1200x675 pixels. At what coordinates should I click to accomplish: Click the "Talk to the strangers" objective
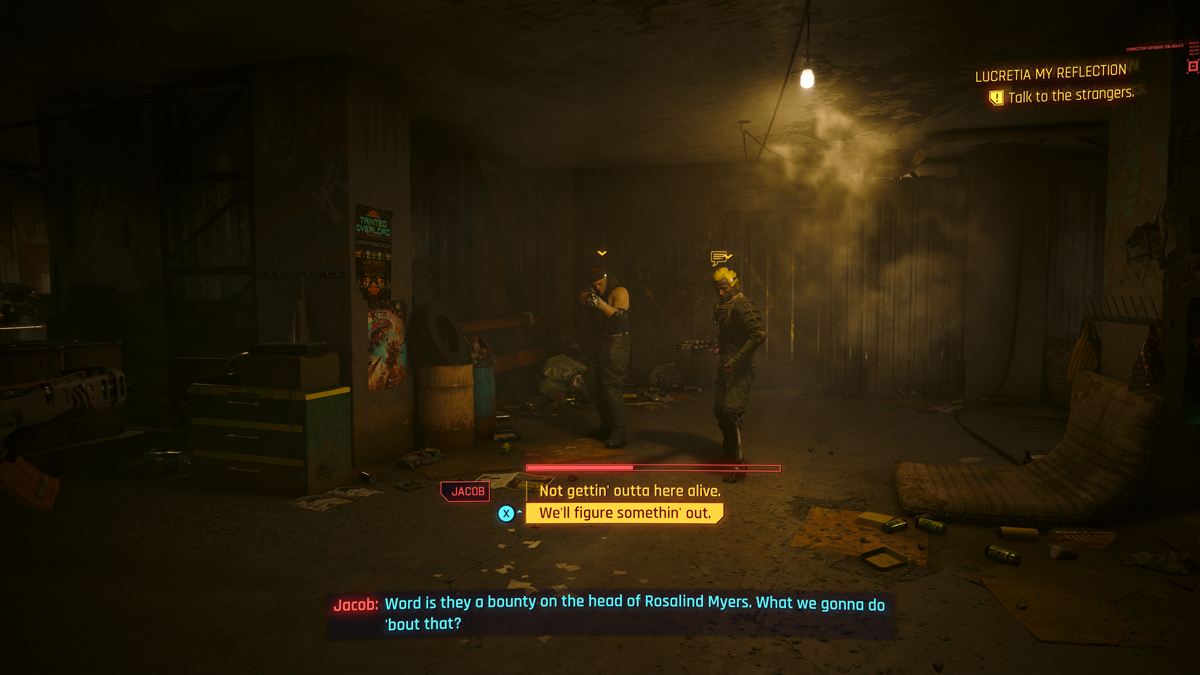1070,96
